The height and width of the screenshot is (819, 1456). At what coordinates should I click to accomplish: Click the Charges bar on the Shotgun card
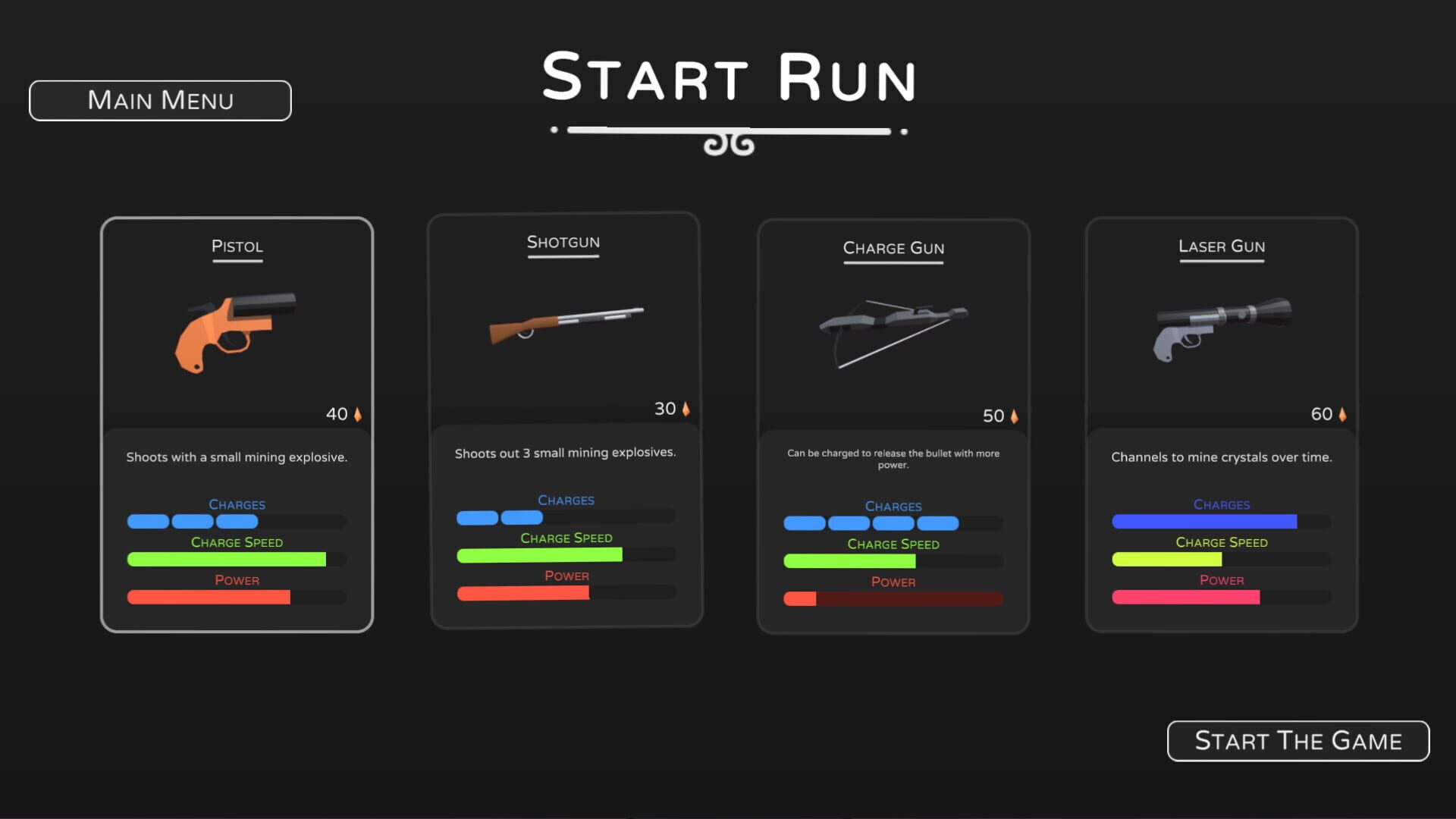pos(565,516)
